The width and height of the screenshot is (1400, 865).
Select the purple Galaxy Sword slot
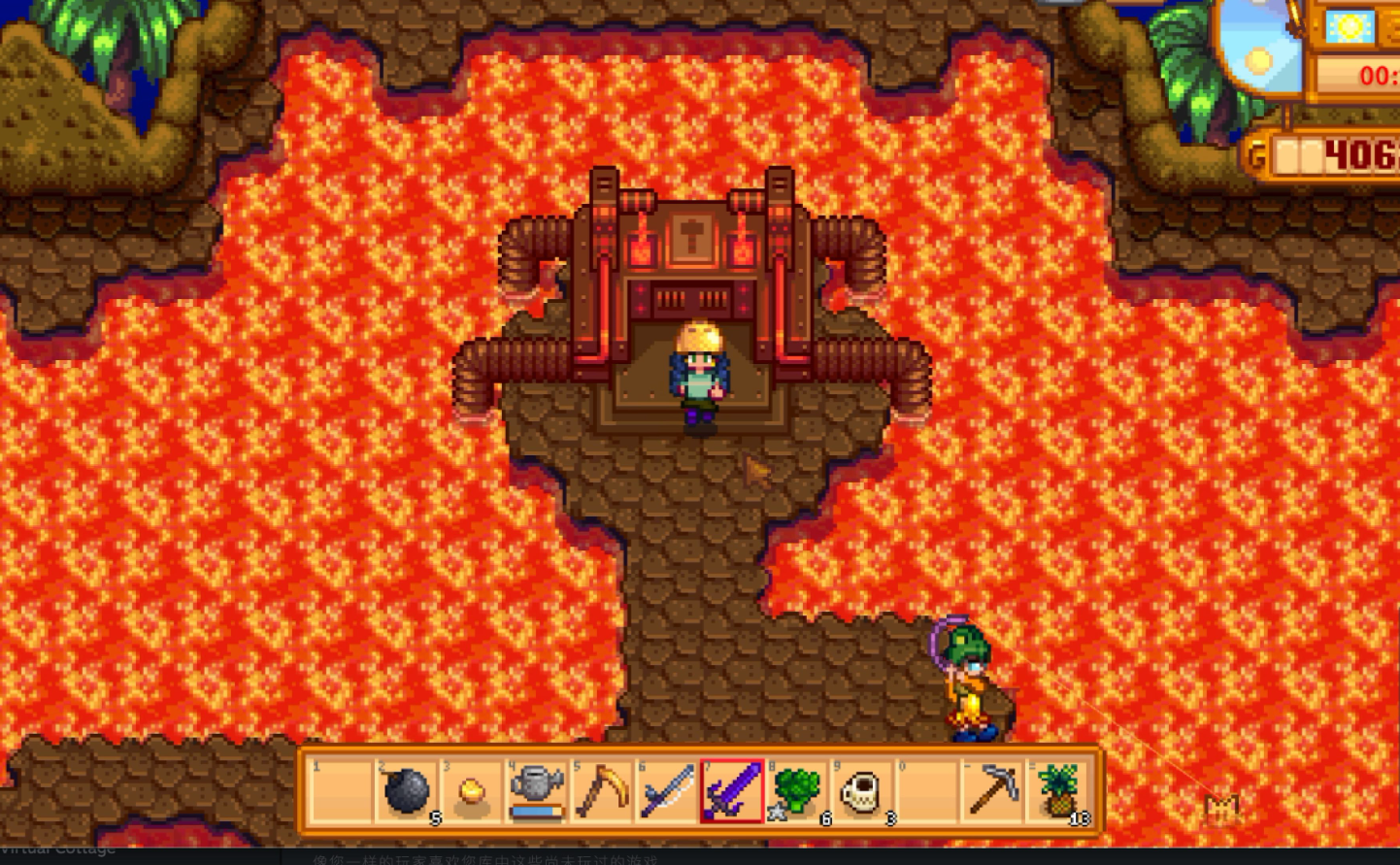(732, 790)
